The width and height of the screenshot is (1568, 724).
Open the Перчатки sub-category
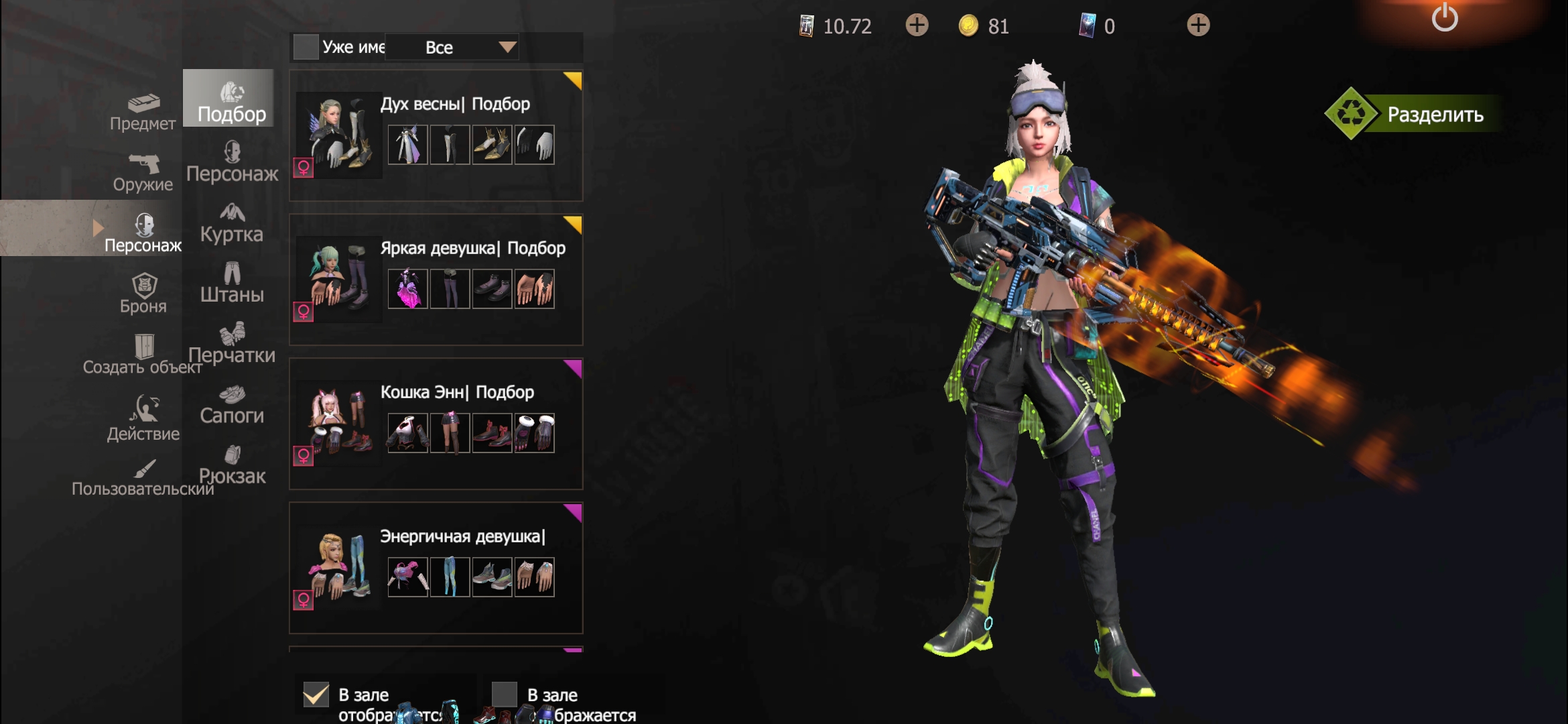232,344
